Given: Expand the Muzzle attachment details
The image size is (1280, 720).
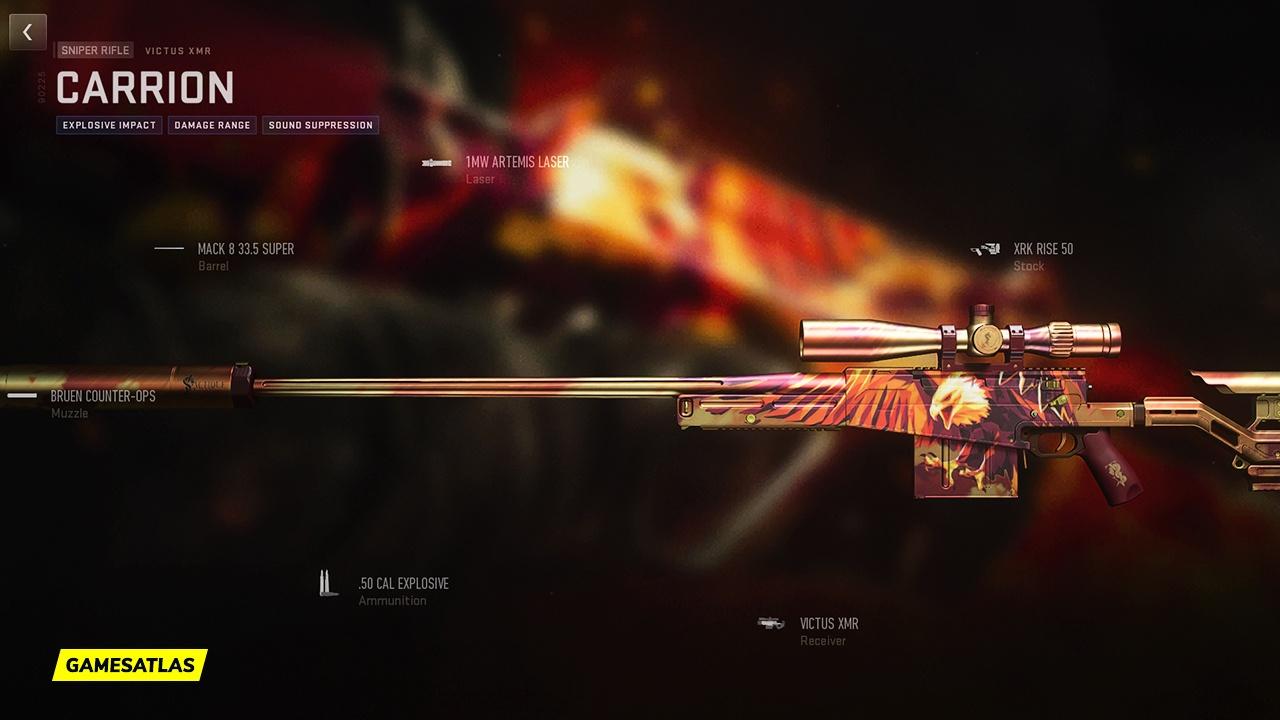Looking at the screenshot, I should pyautogui.click(x=68, y=412).
